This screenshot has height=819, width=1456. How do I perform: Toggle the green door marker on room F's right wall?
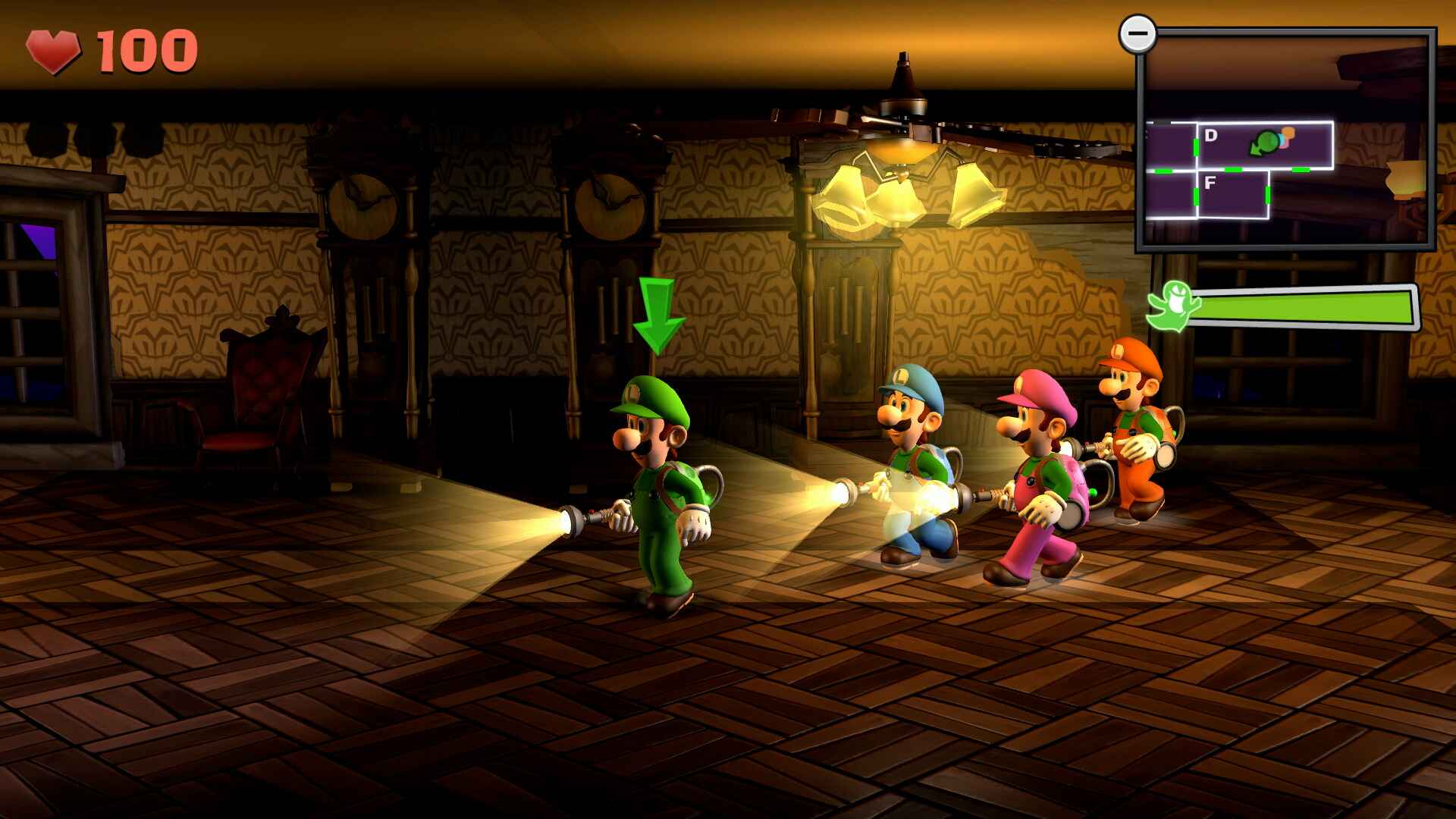[x=1267, y=195]
